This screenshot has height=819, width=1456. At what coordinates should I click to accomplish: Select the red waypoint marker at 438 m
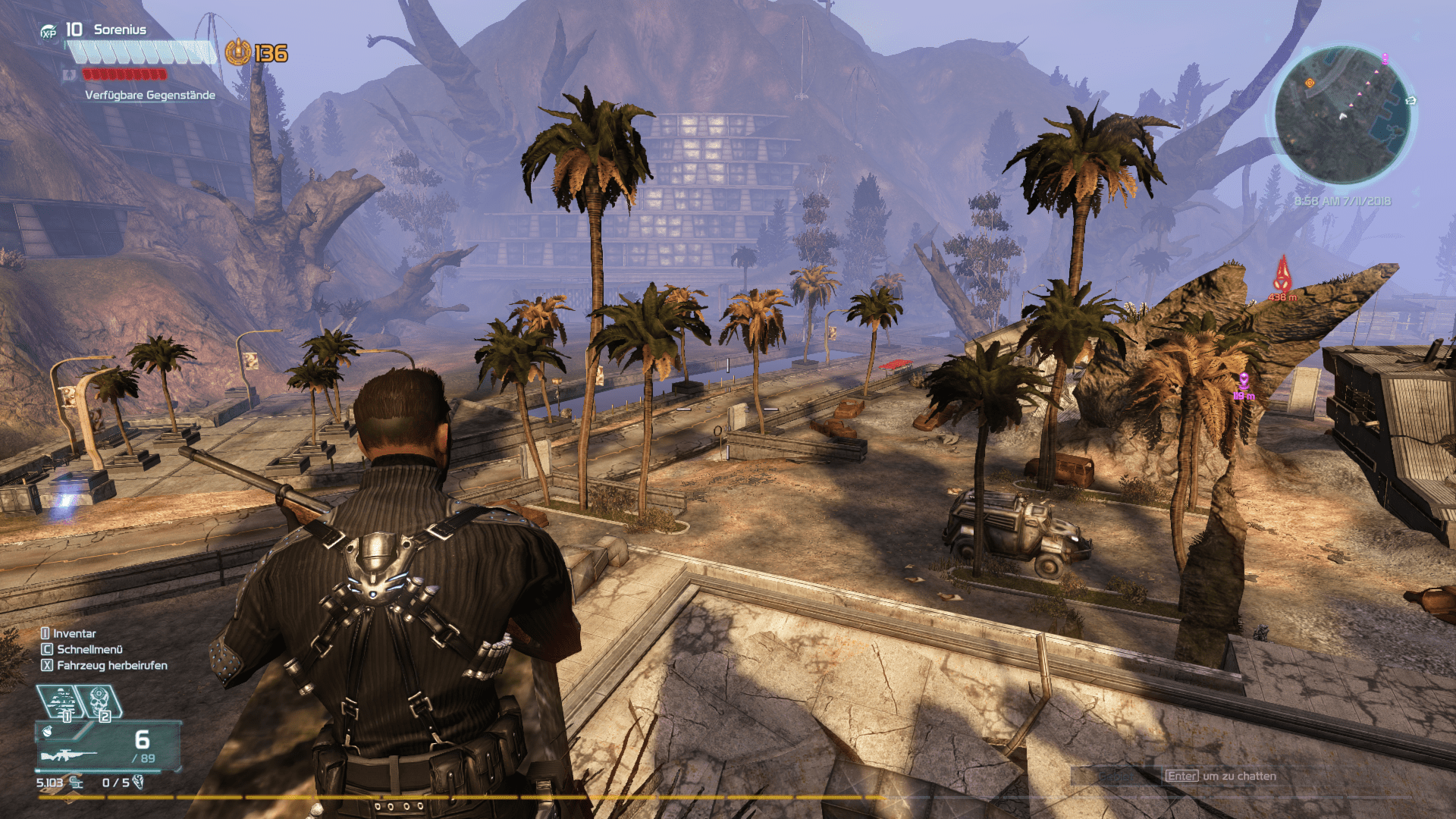coord(1282,275)
